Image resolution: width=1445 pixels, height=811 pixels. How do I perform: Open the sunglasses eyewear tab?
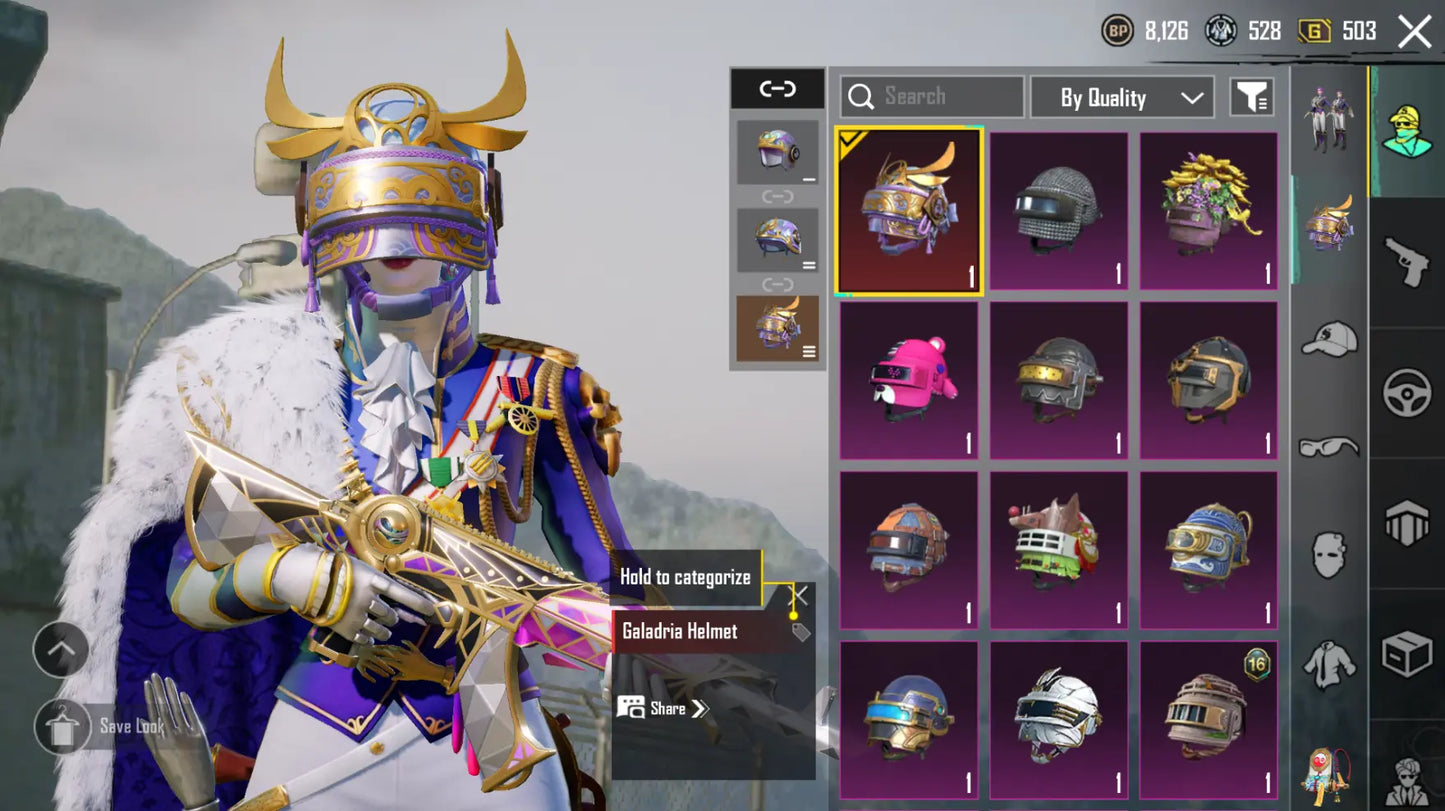tap(1329, 447)
